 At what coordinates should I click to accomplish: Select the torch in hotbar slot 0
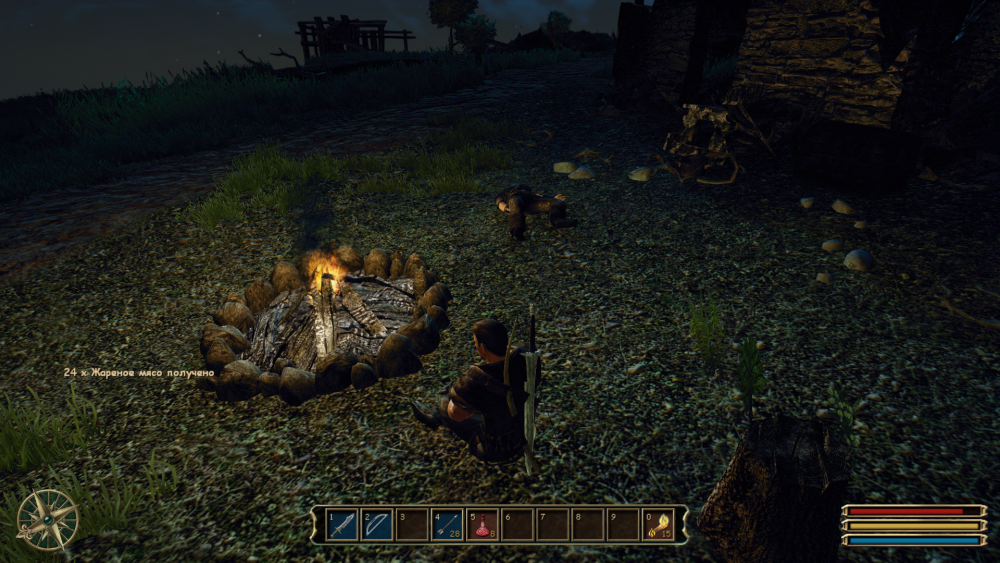click(657, 524)
